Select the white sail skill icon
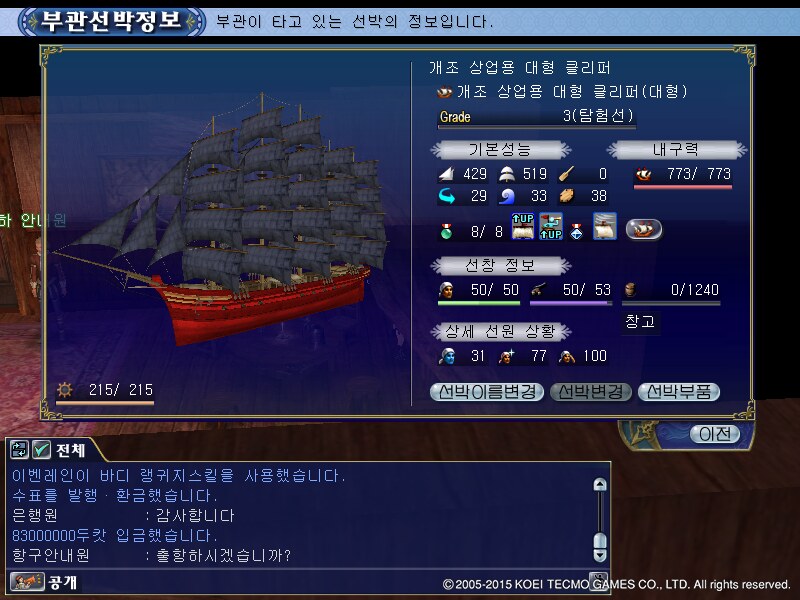 pos(604,228)
